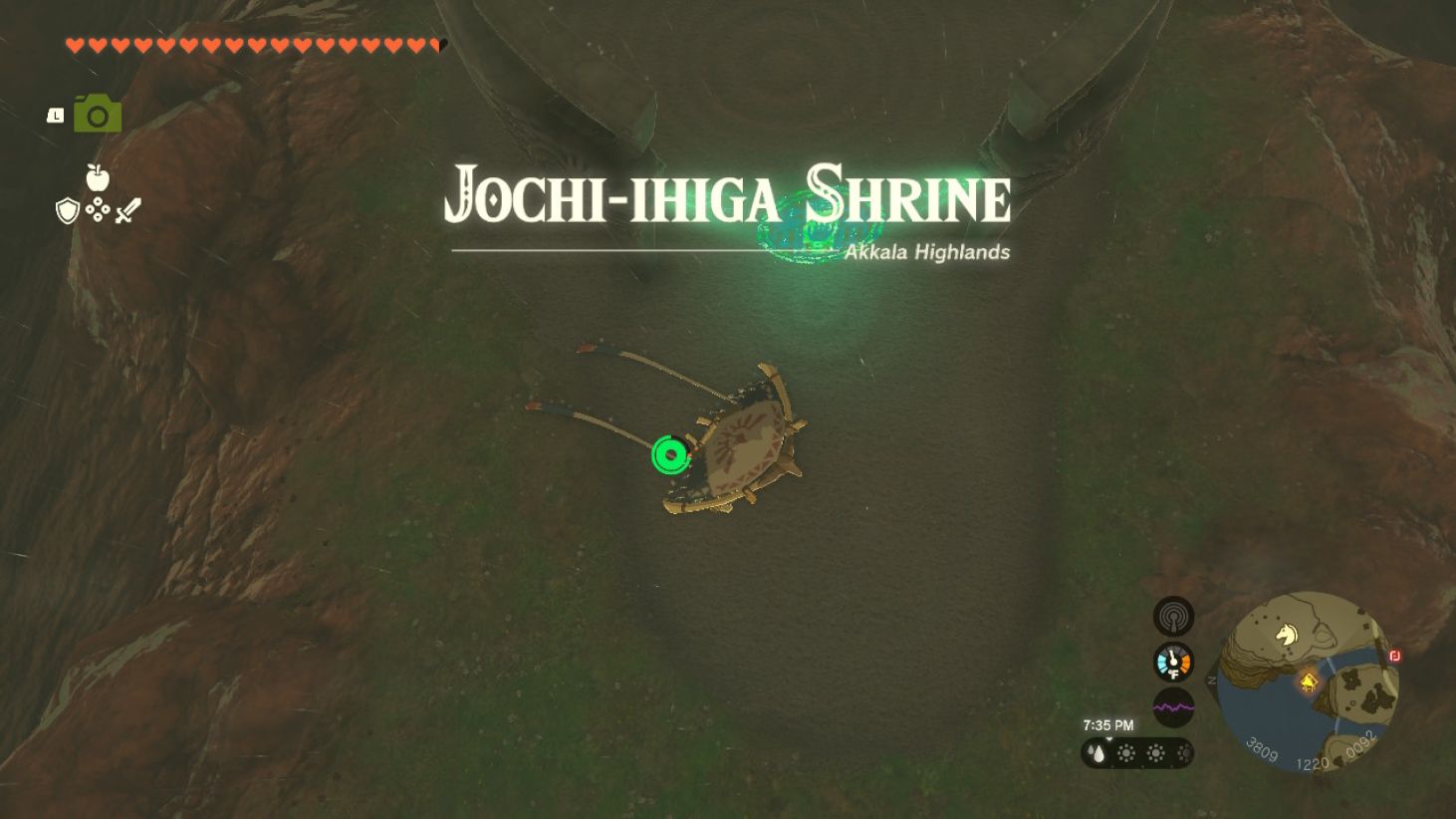This screenshot has height=819, width=1456.
Task: Click the shield quick-slot icon
Action: tap(67, 210)
